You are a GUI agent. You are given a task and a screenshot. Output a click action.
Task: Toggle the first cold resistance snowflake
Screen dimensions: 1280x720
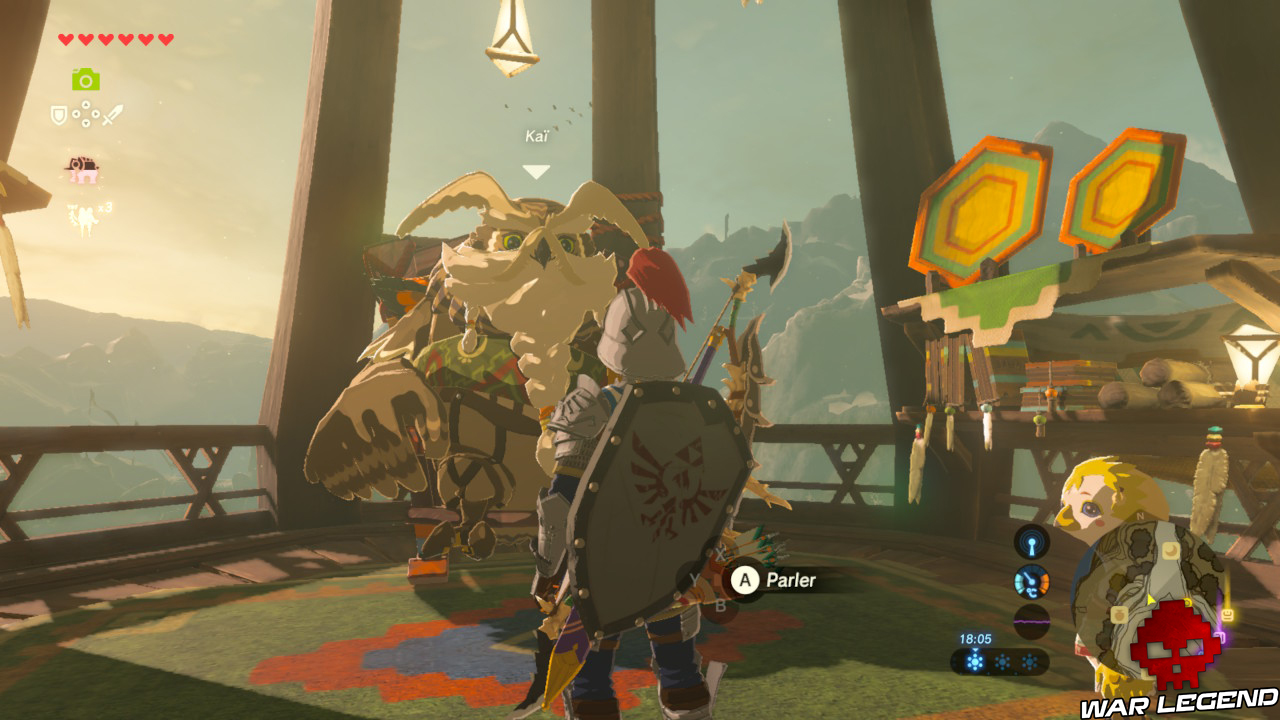click(975, 660)
